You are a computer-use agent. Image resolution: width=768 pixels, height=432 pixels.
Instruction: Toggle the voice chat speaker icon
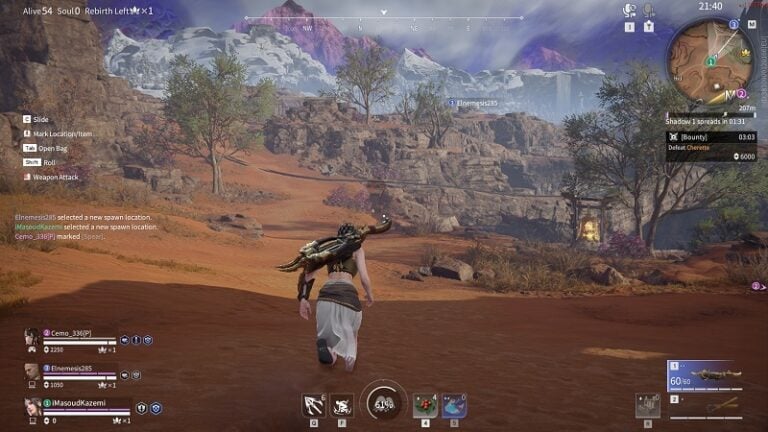point(629,11)
